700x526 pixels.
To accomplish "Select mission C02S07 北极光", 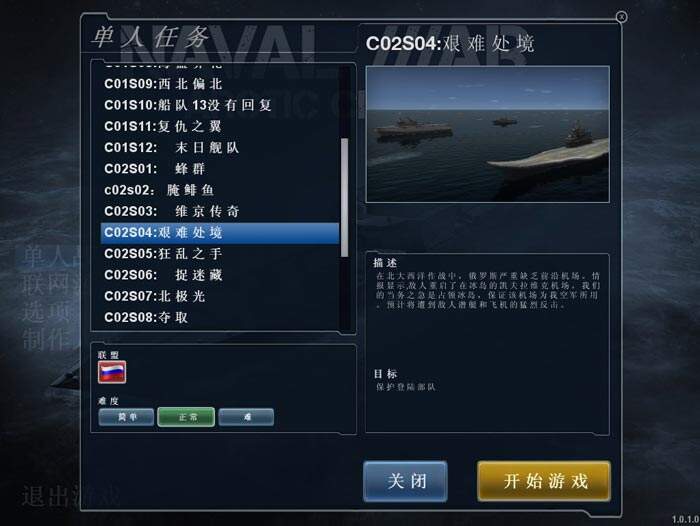I will click(160, 296).
